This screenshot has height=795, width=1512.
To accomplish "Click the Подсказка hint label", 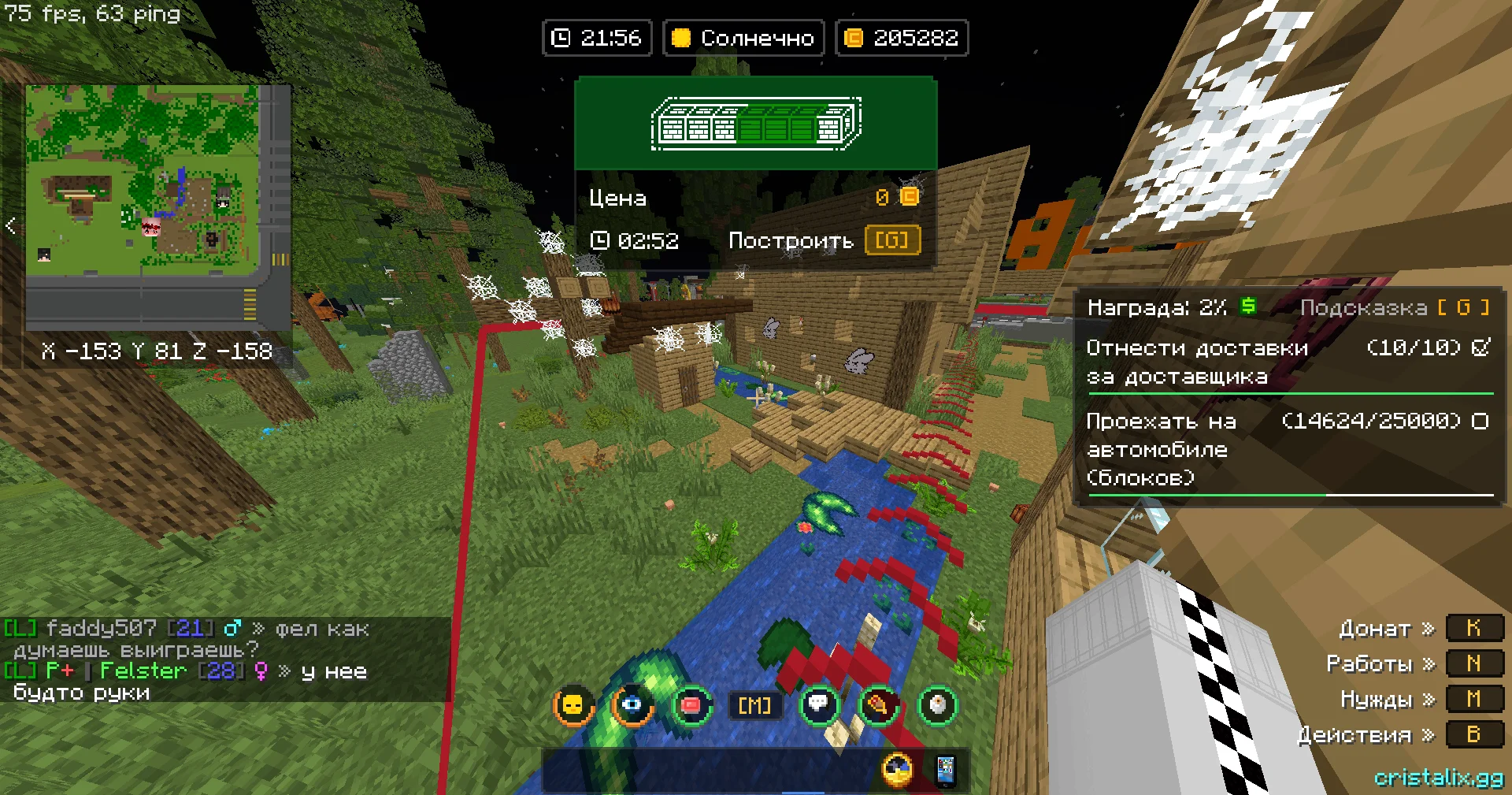I will point(1363,307).
